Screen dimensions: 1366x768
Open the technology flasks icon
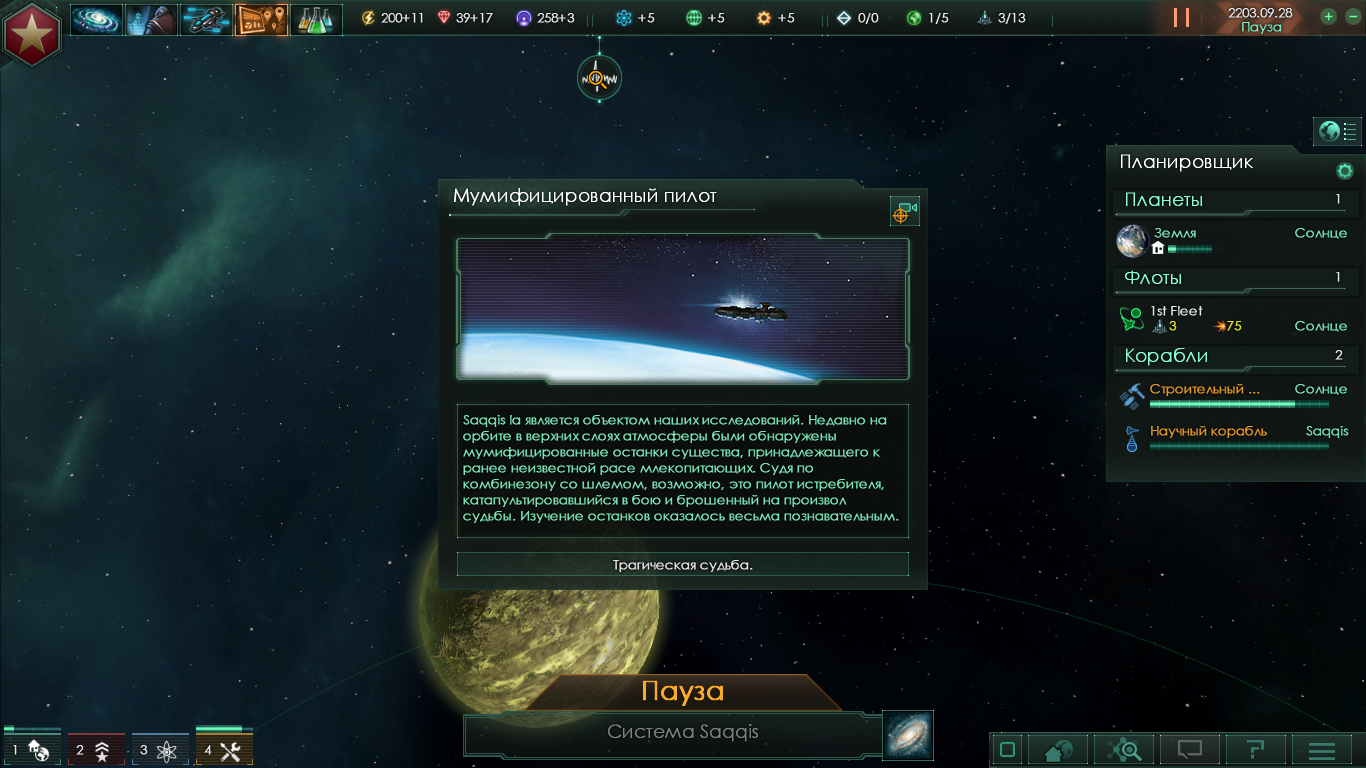[315, 19]
